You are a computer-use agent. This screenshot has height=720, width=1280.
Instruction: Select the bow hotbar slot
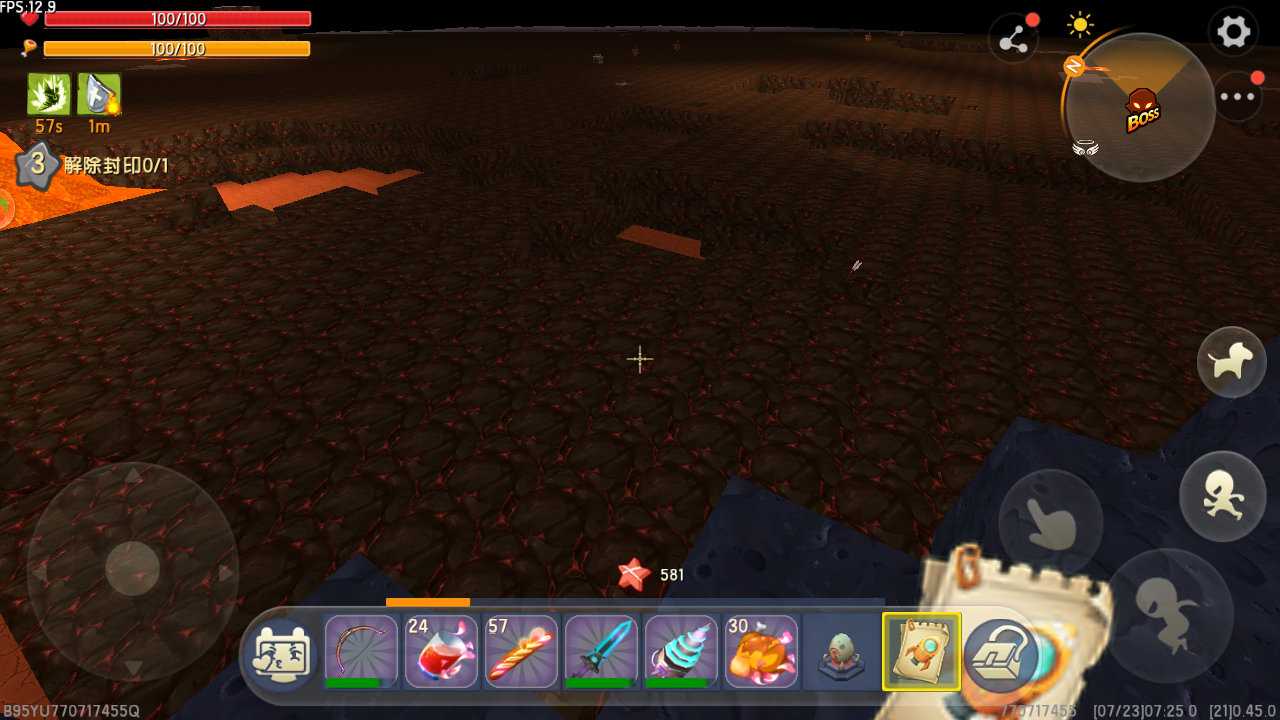[361, 651]
